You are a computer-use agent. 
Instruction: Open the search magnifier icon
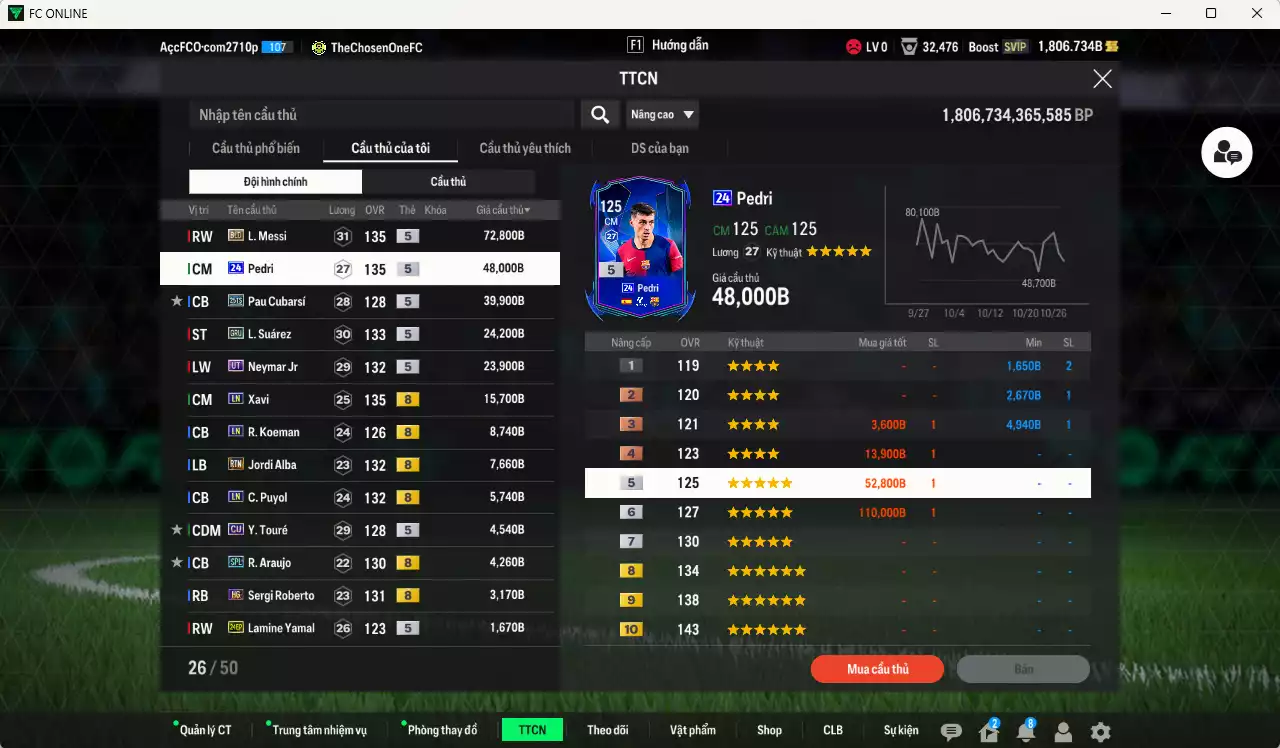pos(599,114)
